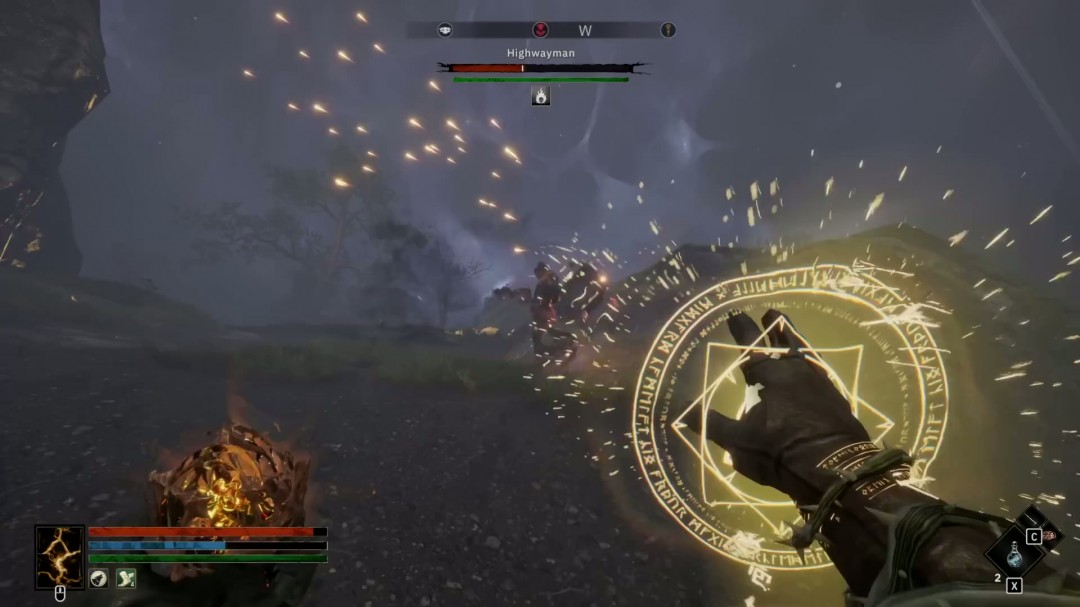Image resolution: width=1080 pixels, height=607 pixels.
Task: Click the white mask marker on compass
Action: pyautogui.click(x=445, y=30)
